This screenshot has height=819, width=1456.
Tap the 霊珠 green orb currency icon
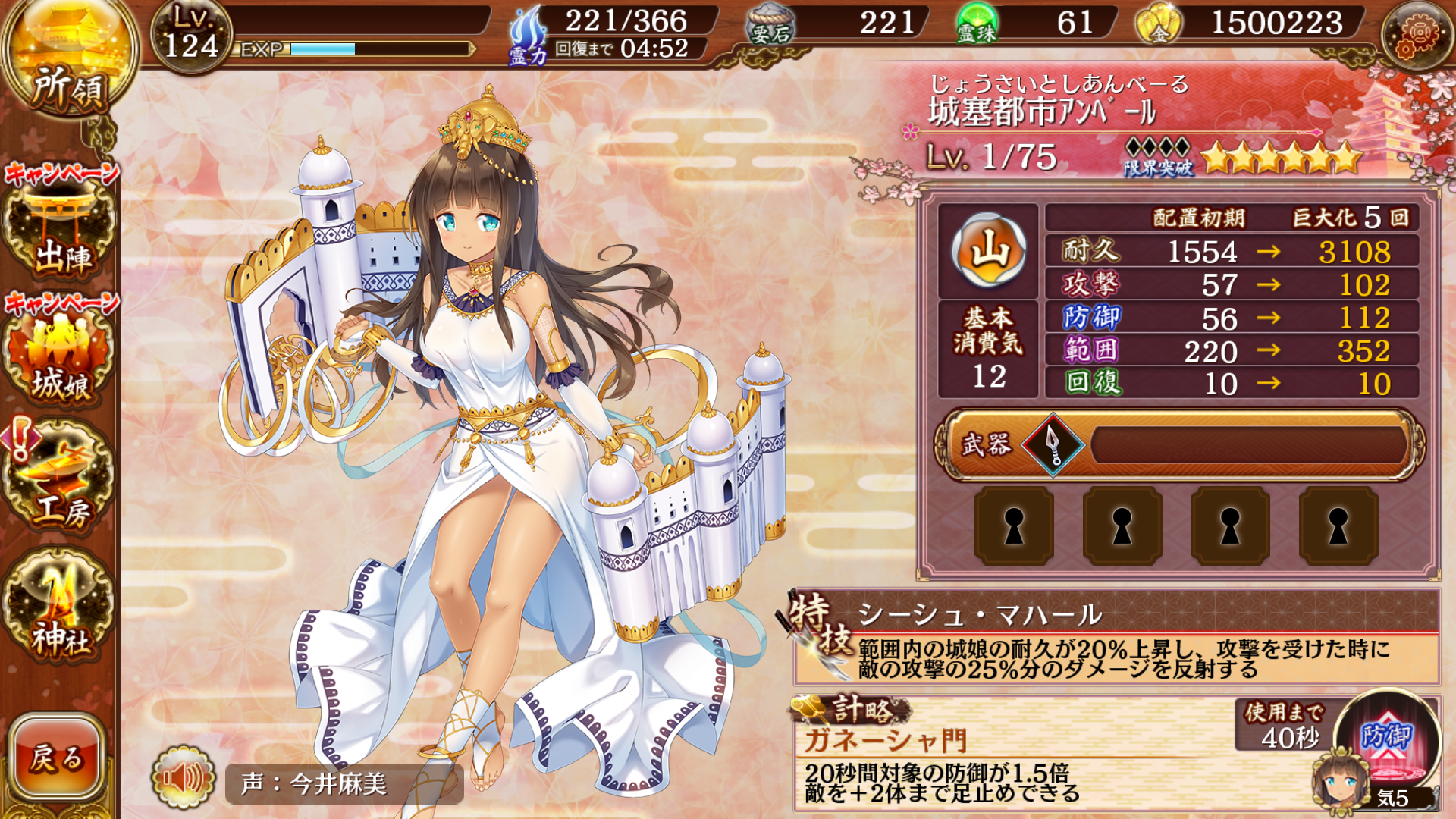pos(977,24)
